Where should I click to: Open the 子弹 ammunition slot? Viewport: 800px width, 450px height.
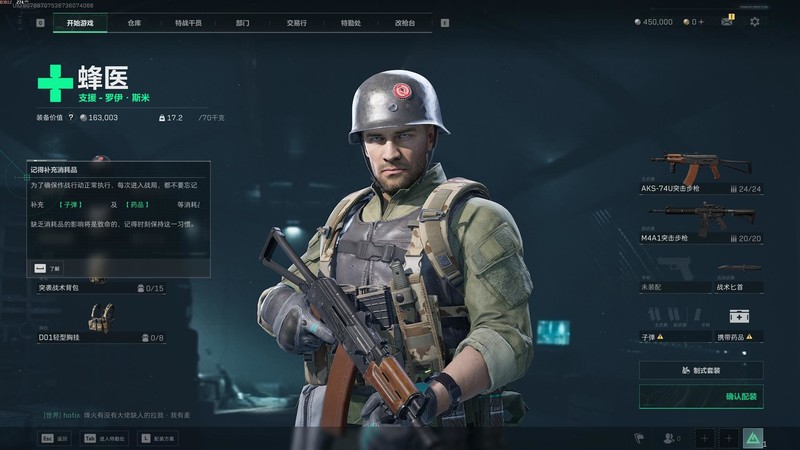673,324
